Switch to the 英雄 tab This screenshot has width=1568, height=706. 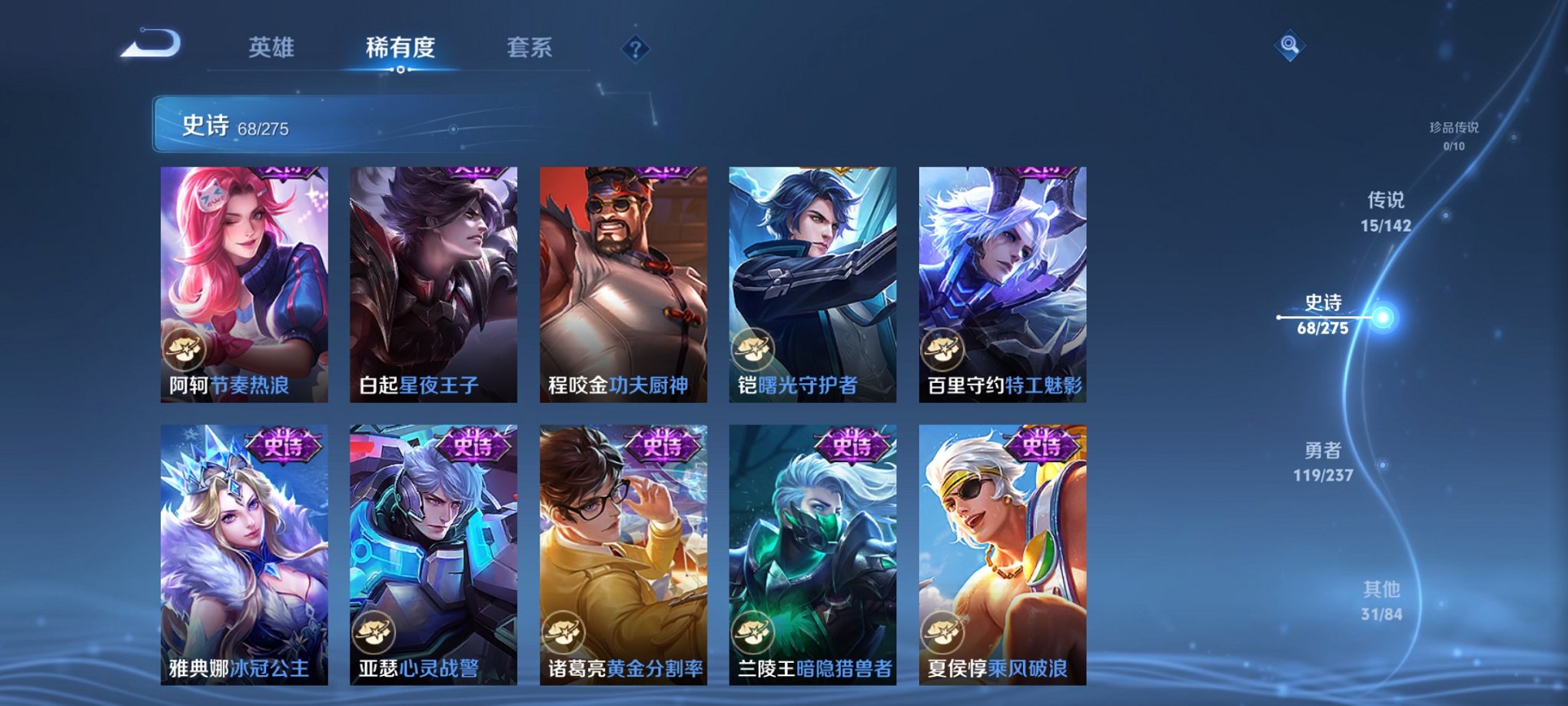pyautogui.click(x=273, y=48)
